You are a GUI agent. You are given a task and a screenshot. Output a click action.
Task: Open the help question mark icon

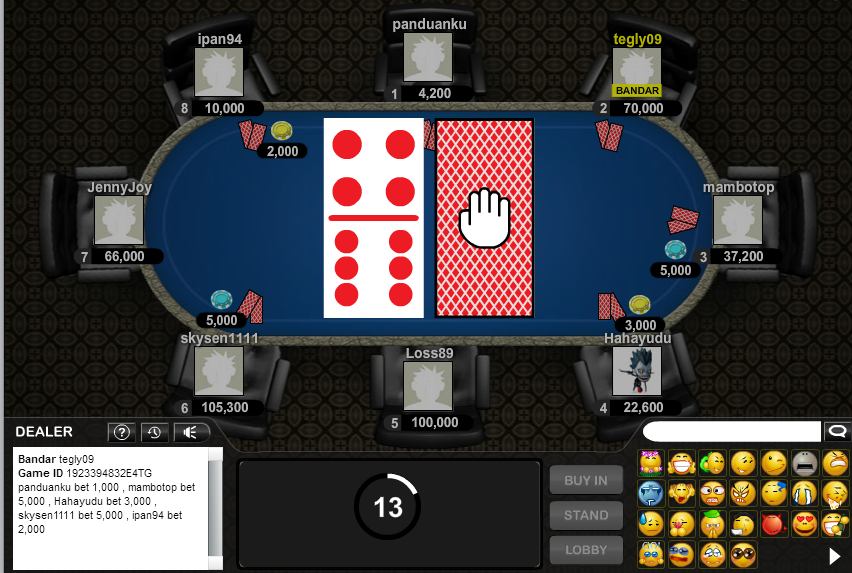click(x=122, y=432)
